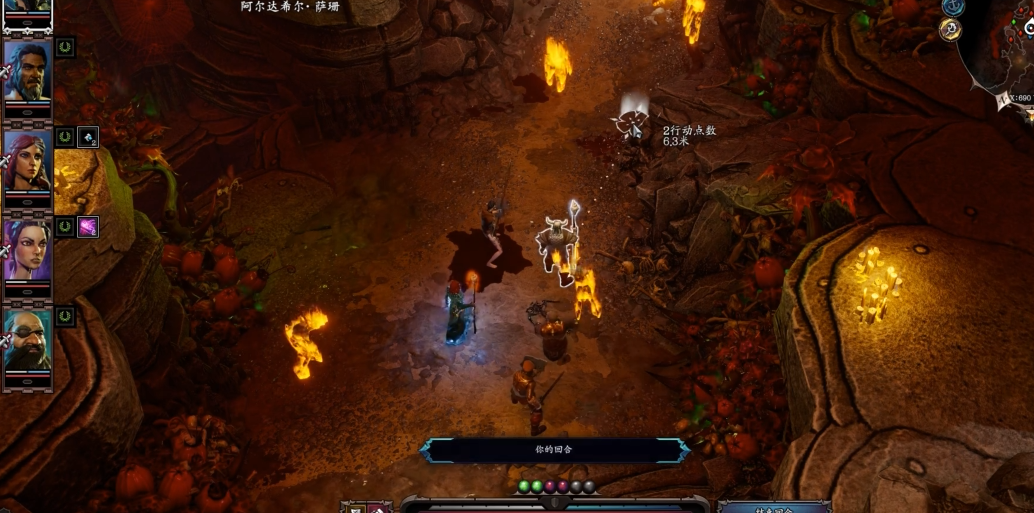Click the blue anchor waypoint button
The height and width of the screenshot is (513, 1034).
pyautogui.click(x=953, y=6)
